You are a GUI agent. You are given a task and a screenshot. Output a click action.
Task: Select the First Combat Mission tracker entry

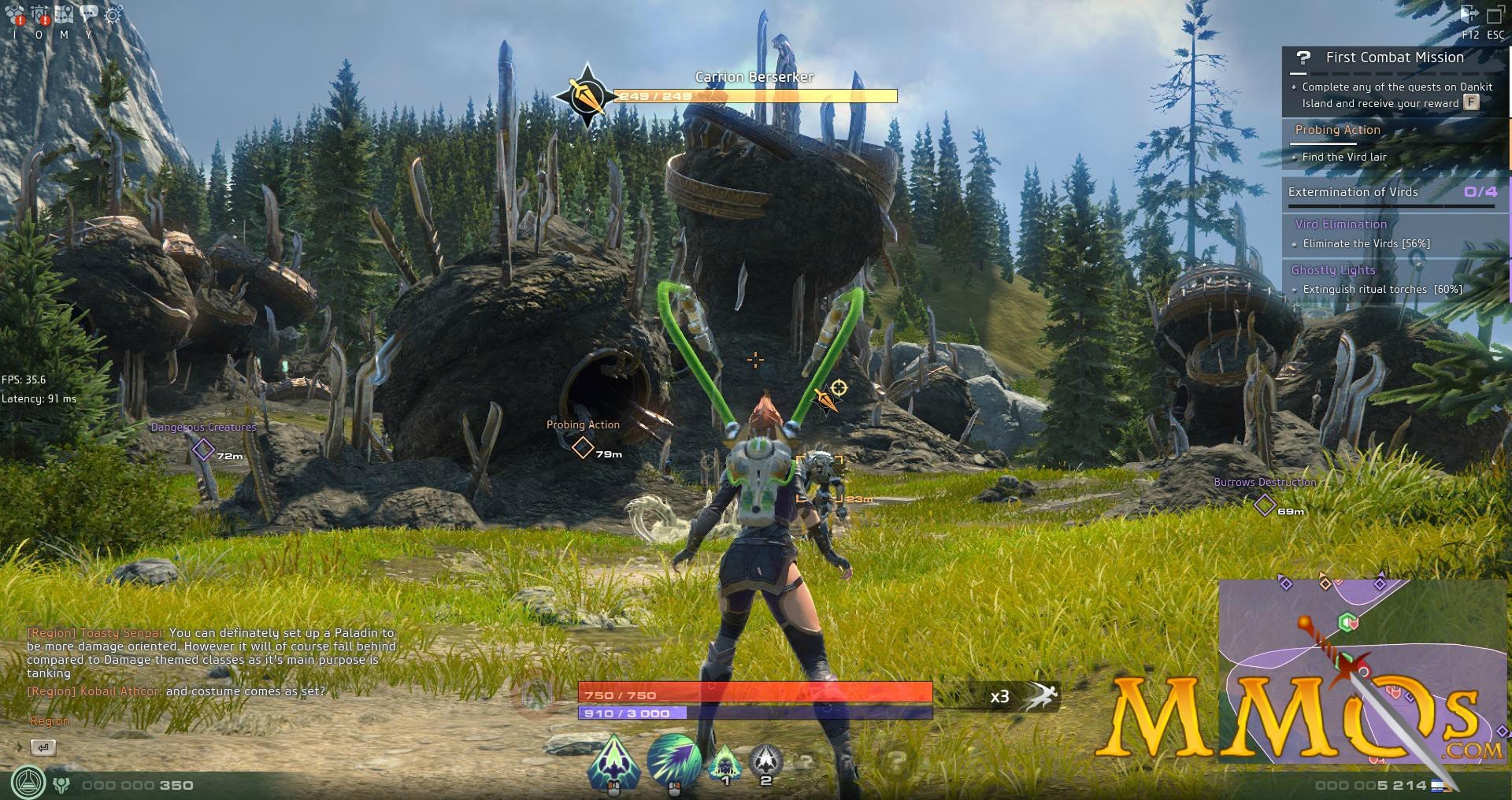tap(1394, 57)
